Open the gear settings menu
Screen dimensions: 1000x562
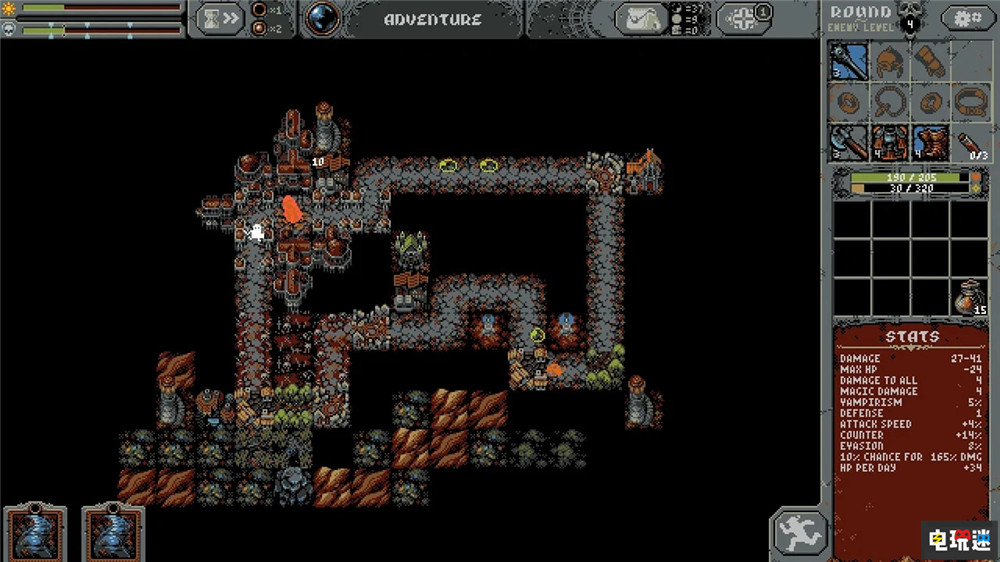click(962, 18)
